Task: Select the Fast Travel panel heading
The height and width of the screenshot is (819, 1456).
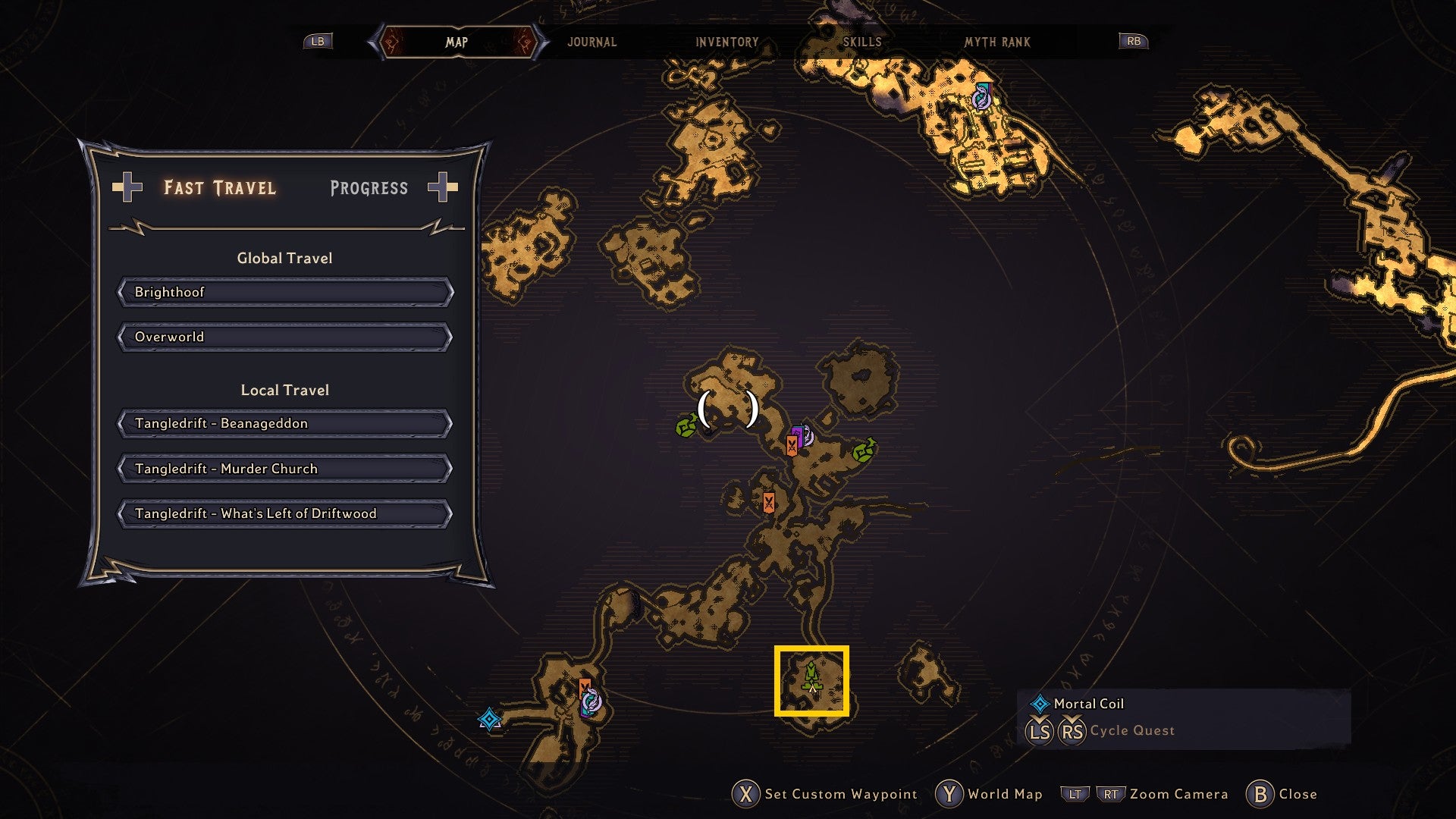Action: 220,188
